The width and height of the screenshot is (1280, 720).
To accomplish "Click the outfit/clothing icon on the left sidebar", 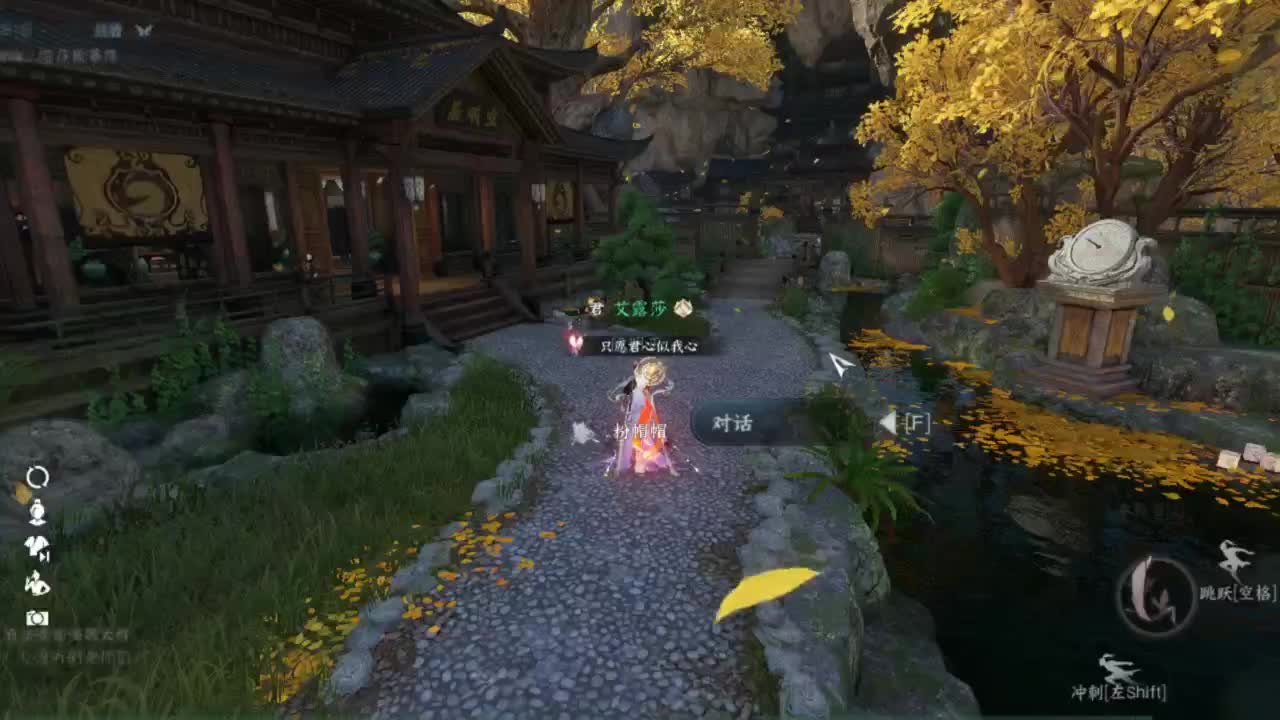I will click(x=37, y=546).
